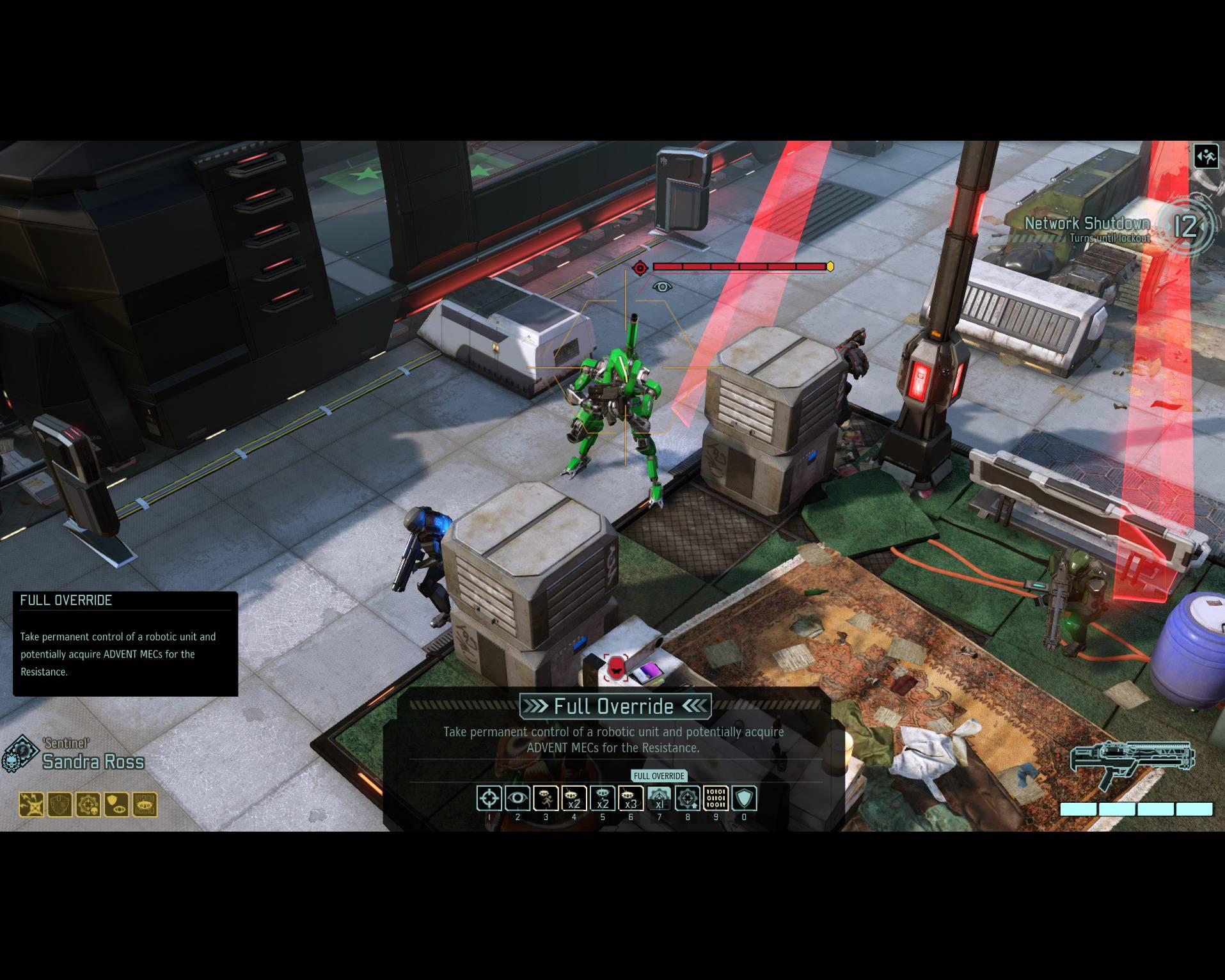This screenshot has width=1225, height=980.
Task: Choose the Hunker Down shield ability in slot 0
Action: tap(744, 798)
